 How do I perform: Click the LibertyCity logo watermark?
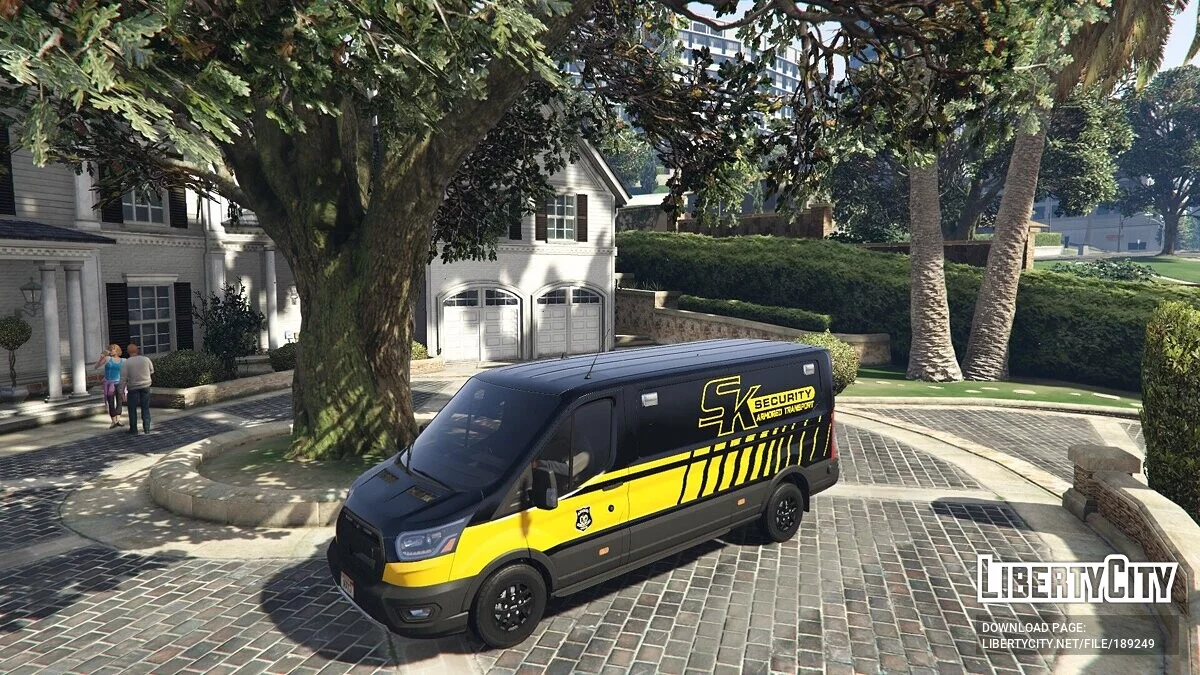click(1077, 579)
